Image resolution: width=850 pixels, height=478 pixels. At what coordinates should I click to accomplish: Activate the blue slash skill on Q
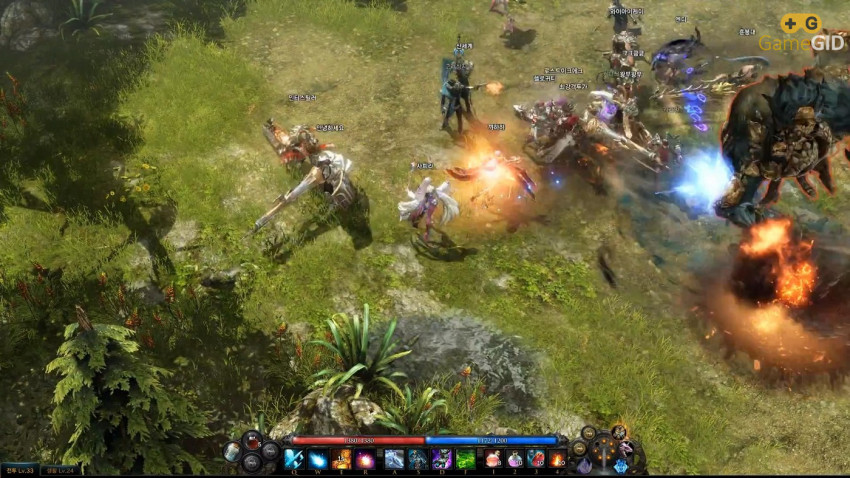(x=293, y=459)
